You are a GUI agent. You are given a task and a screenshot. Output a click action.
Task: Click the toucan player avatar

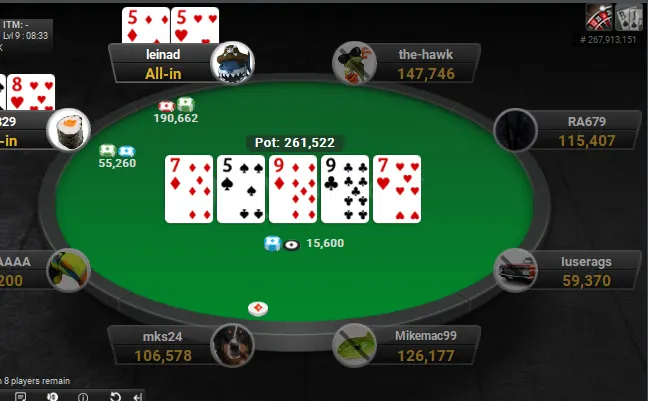69,270
